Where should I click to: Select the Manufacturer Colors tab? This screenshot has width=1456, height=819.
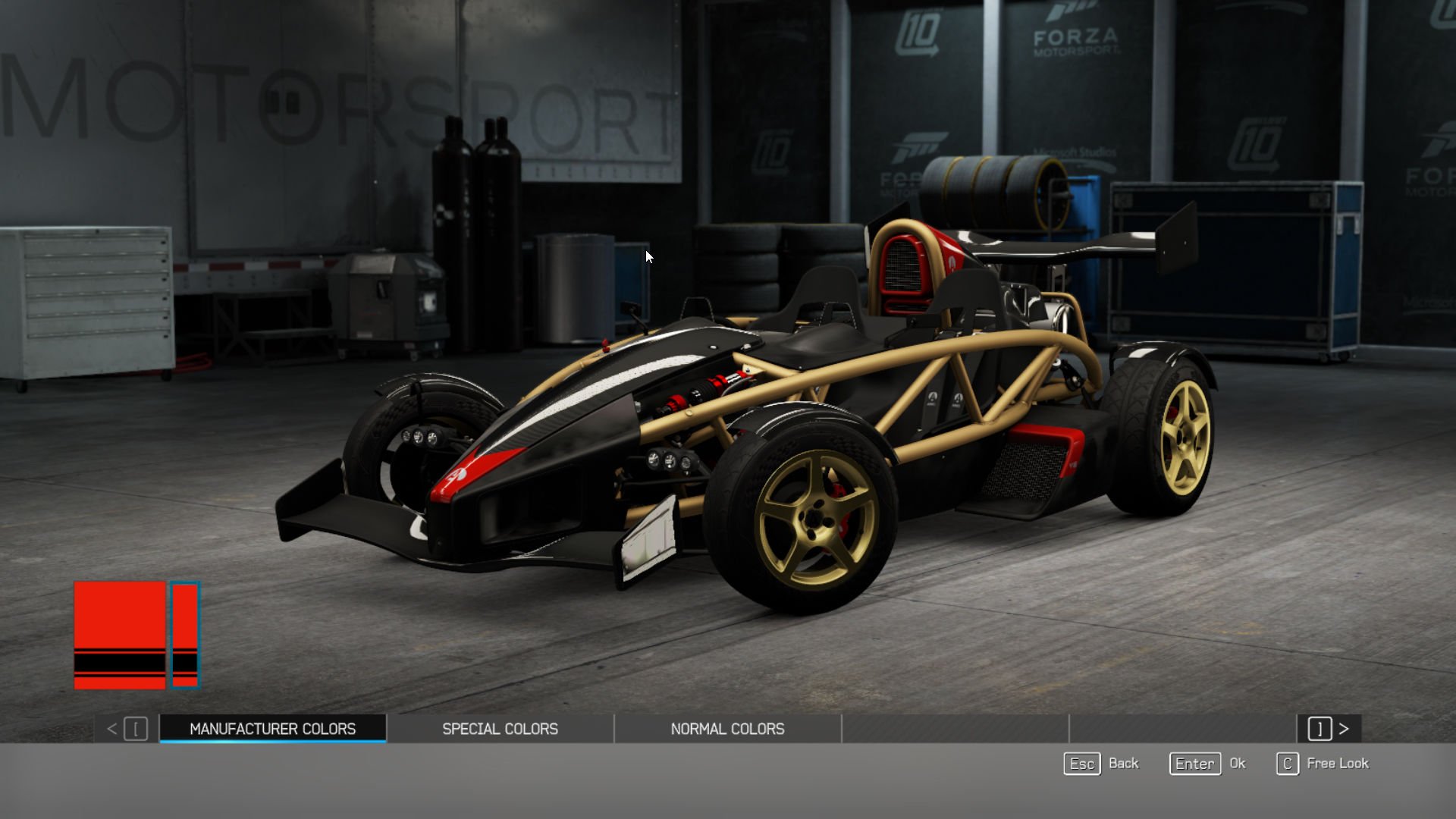(271, 729)
